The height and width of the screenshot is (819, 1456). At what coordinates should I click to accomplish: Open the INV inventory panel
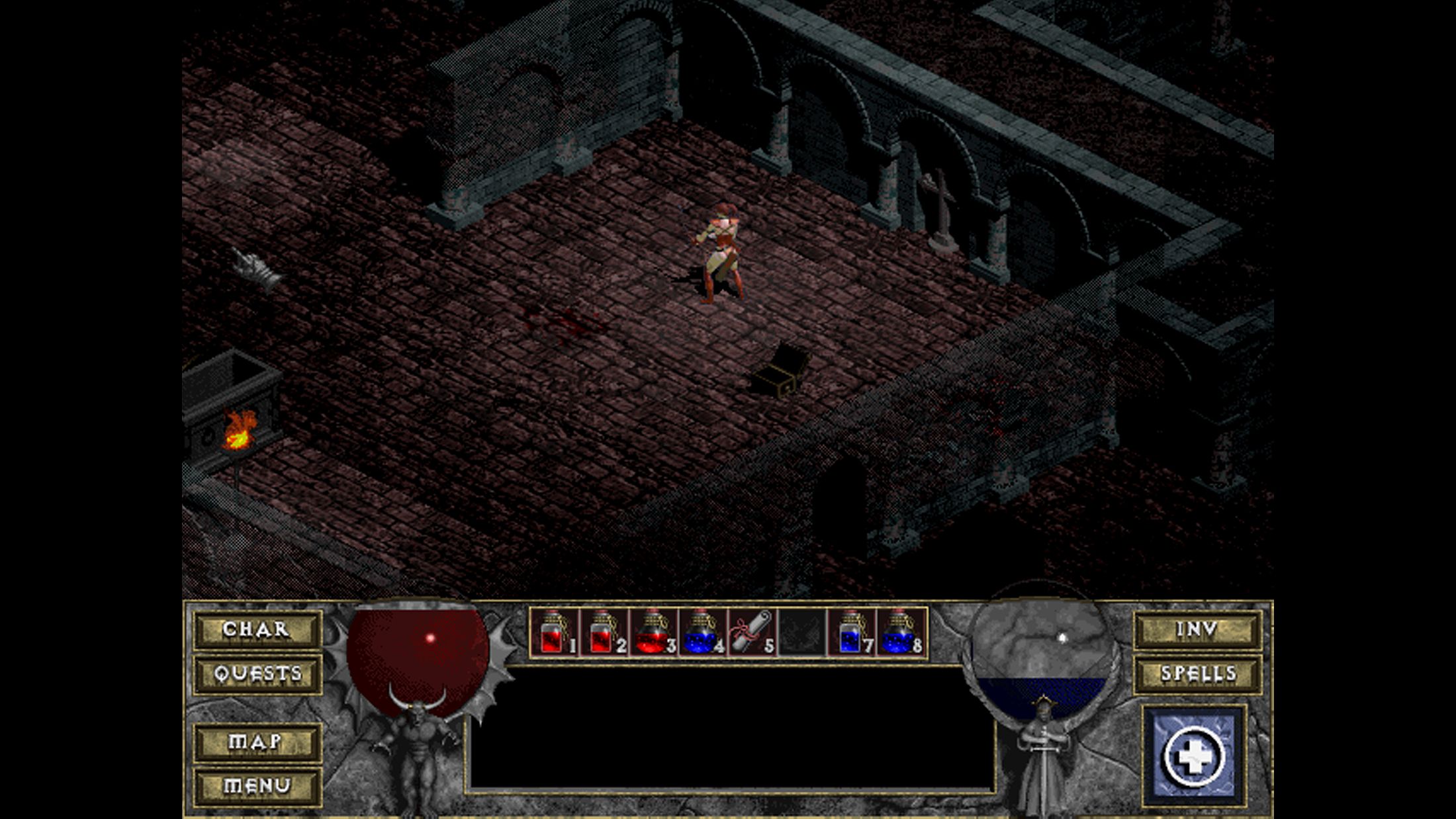[1197, 629]
